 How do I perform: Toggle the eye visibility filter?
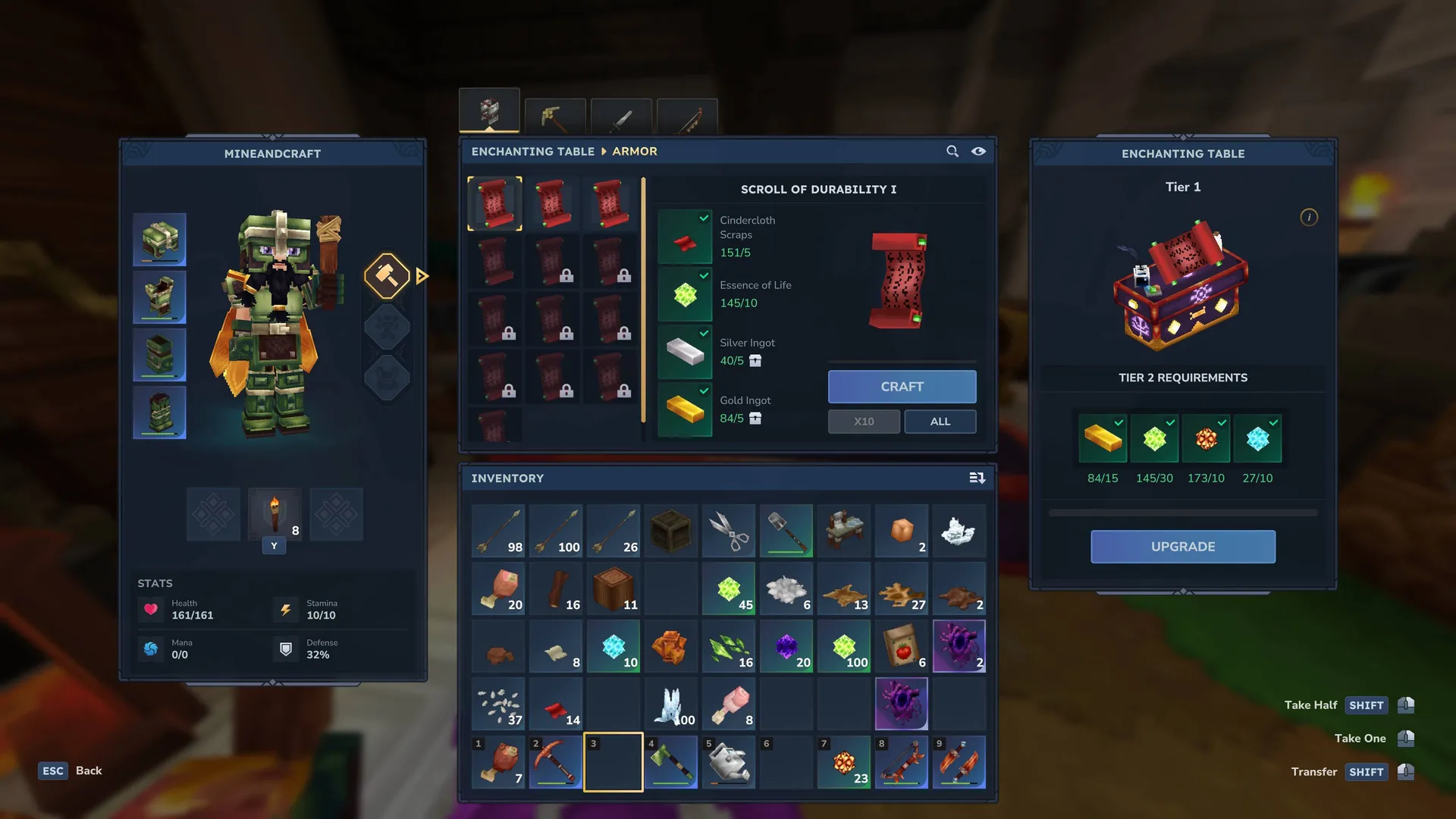click(x=979, y=152)
